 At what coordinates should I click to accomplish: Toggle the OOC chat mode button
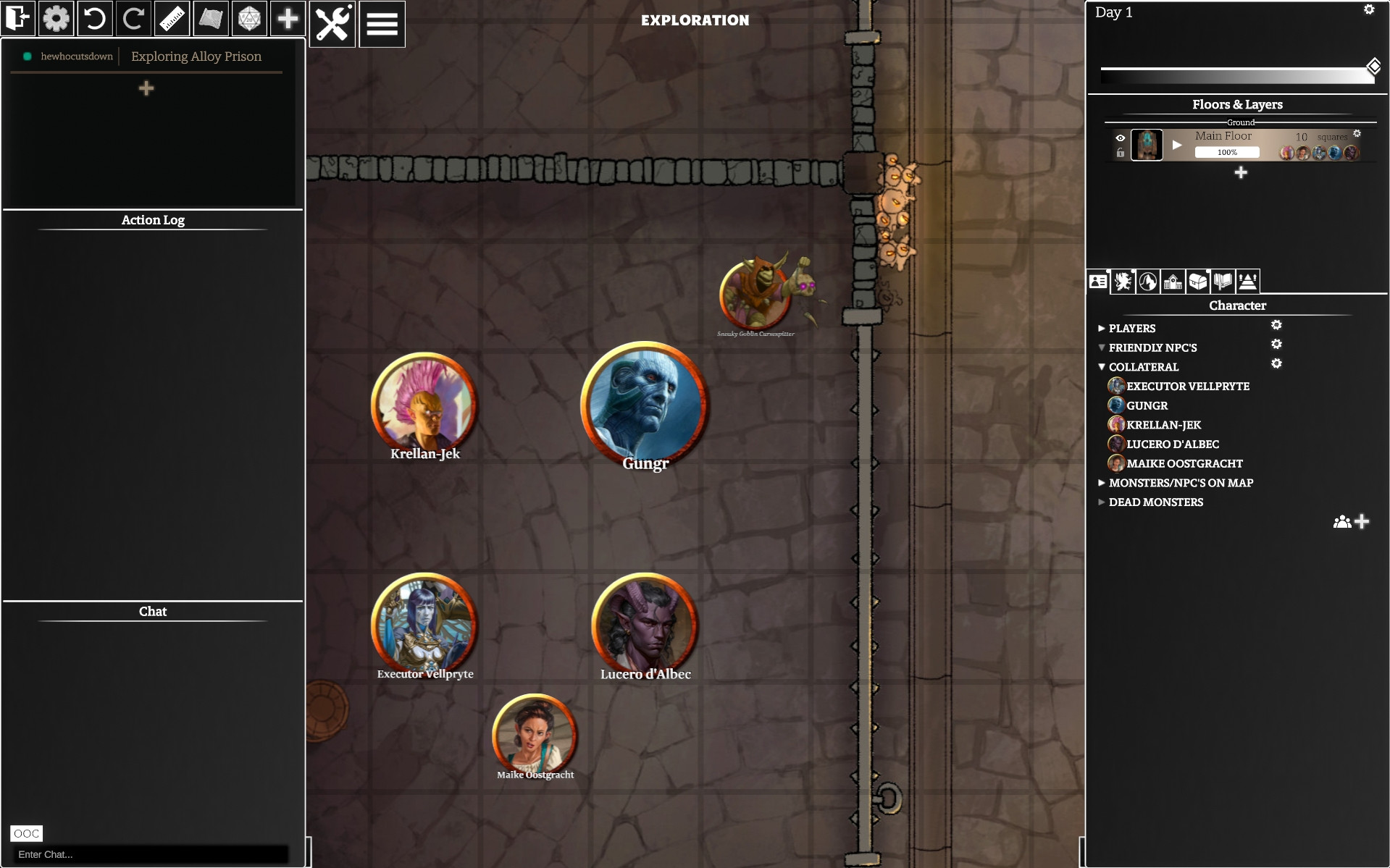pos(26,833)
